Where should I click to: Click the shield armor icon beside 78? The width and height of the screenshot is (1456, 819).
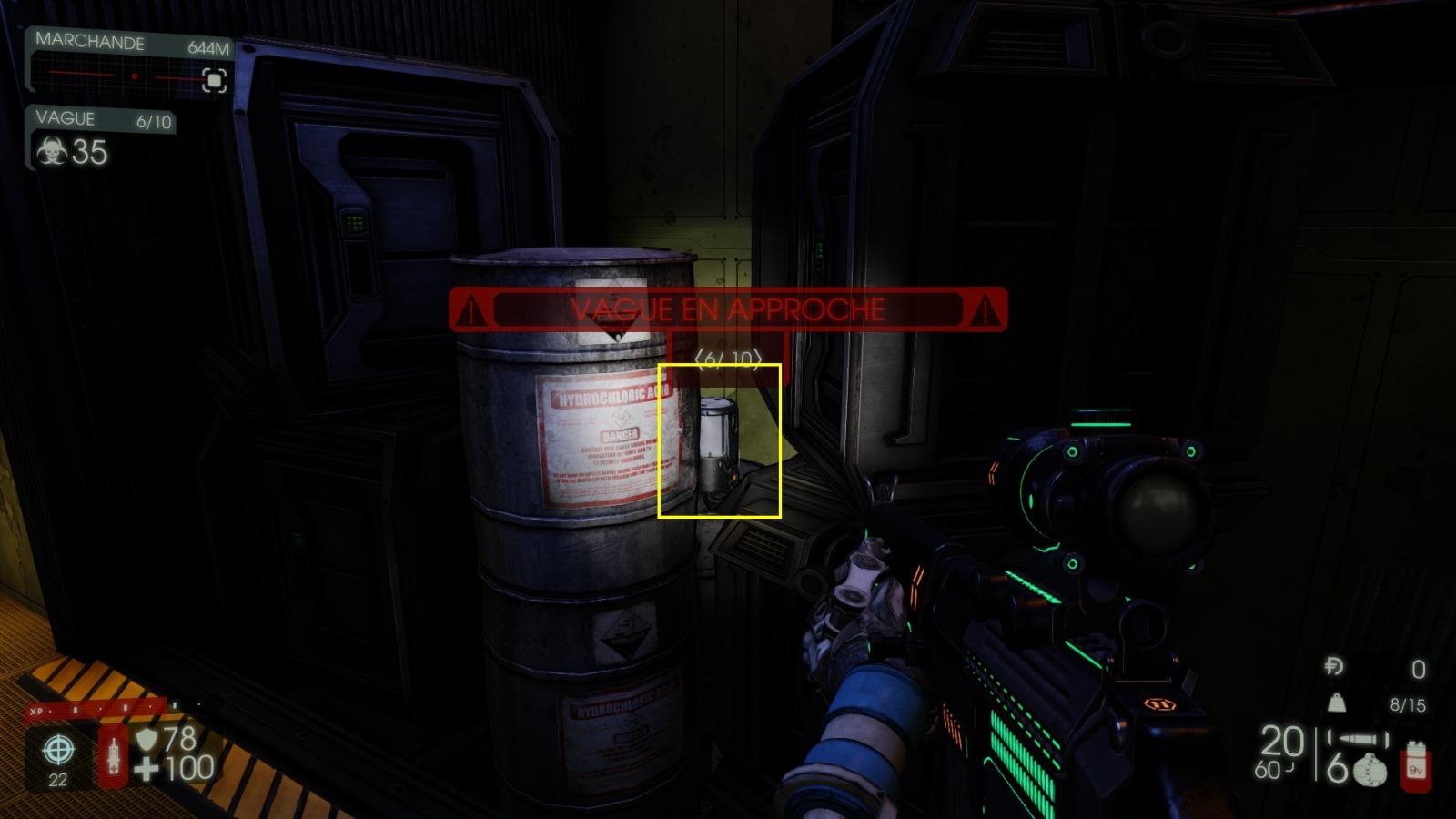(x=147, y=738)
